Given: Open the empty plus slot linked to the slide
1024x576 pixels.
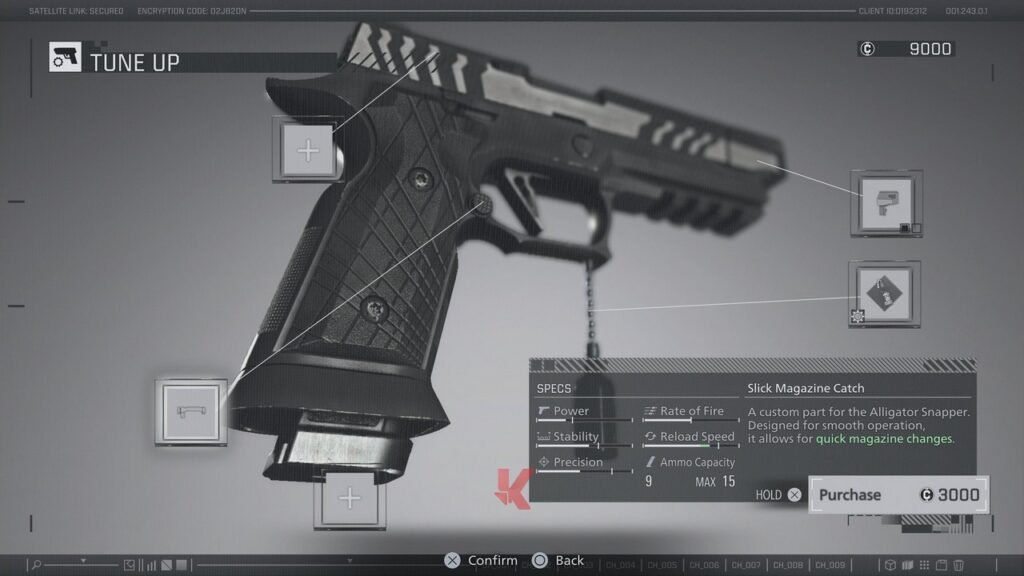Looking at the screenshot, I should pyautogui.click(x=308, y=151).
